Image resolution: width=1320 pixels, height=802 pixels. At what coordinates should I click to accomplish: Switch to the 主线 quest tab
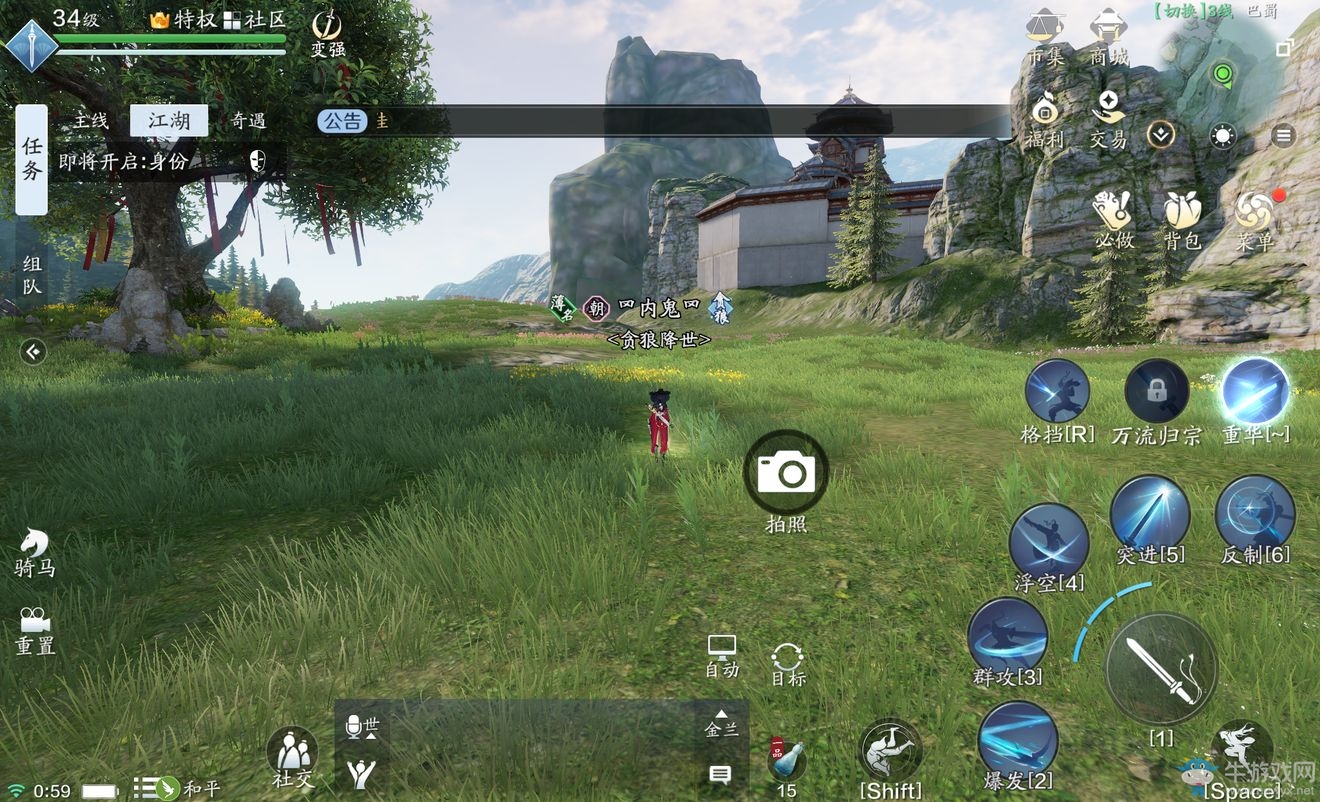tap(90, 121)
